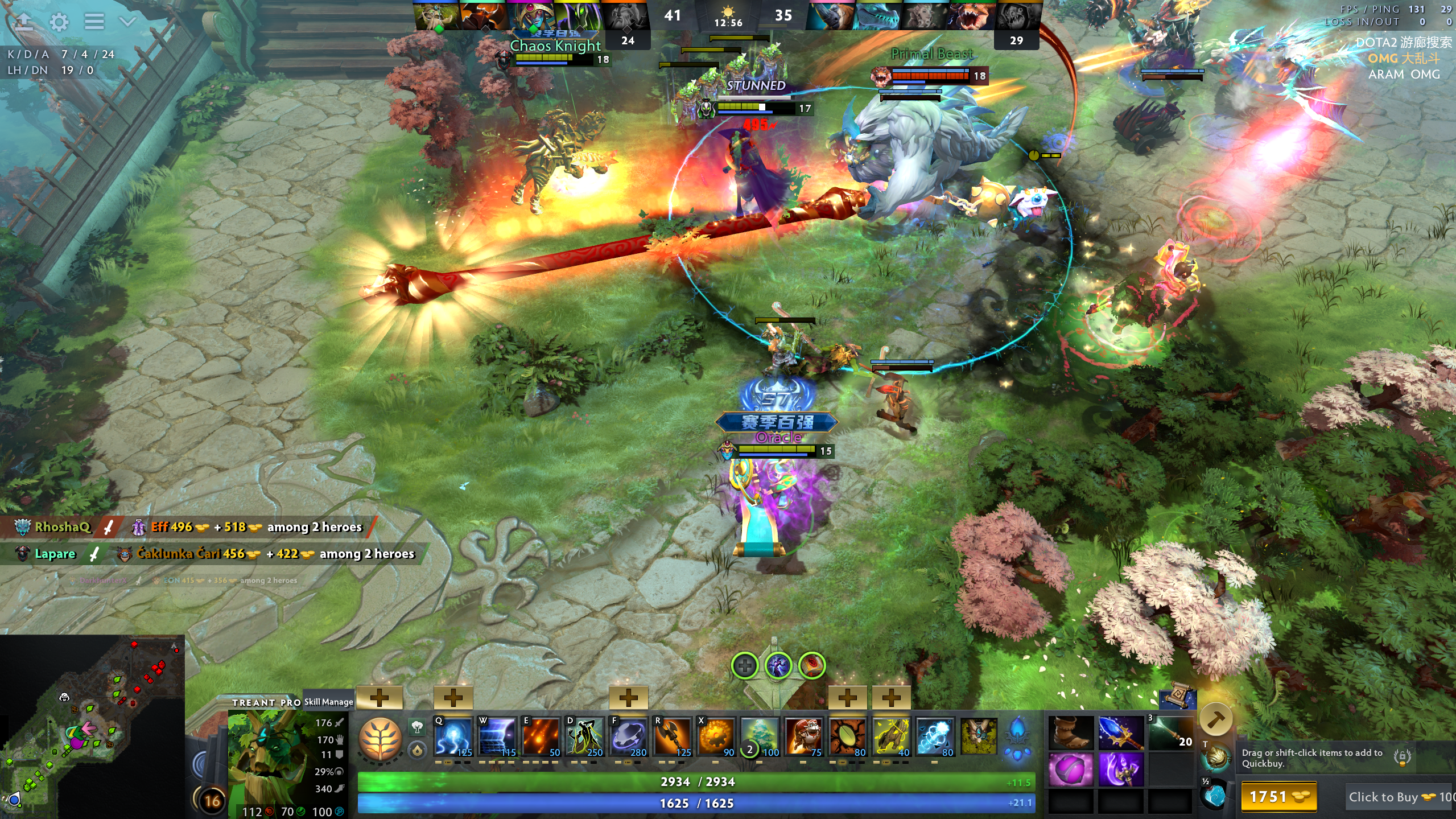Cast the Q lightning orb ability
1456x819 pixels.
(x=453, y=736)
